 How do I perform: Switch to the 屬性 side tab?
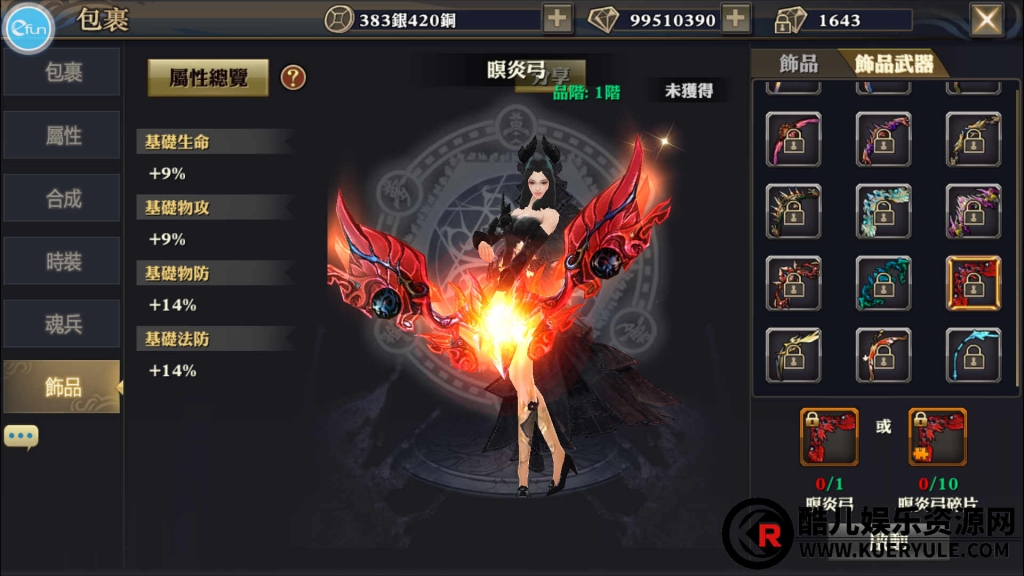pyautogui.click(x=62, y=136)
